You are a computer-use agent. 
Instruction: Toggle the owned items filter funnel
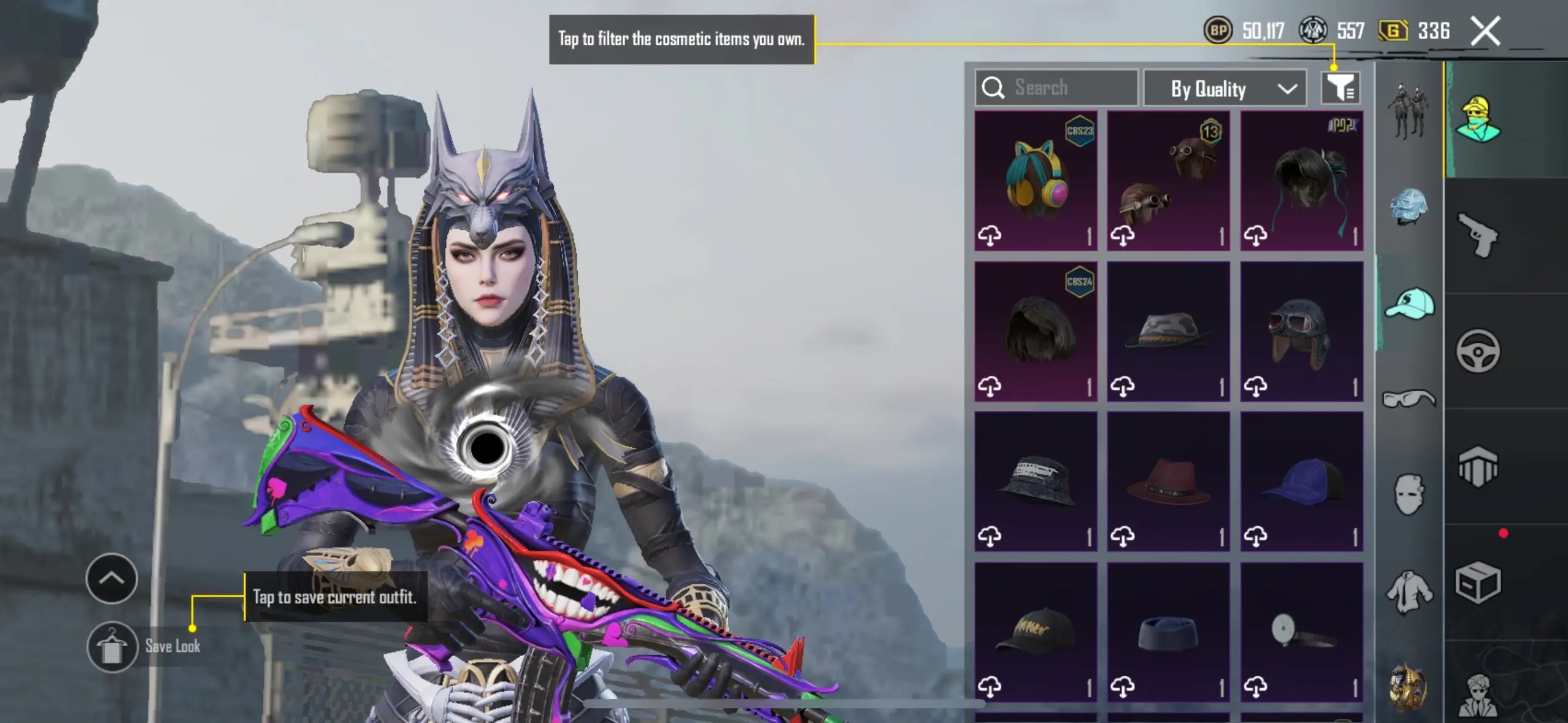1340,88
